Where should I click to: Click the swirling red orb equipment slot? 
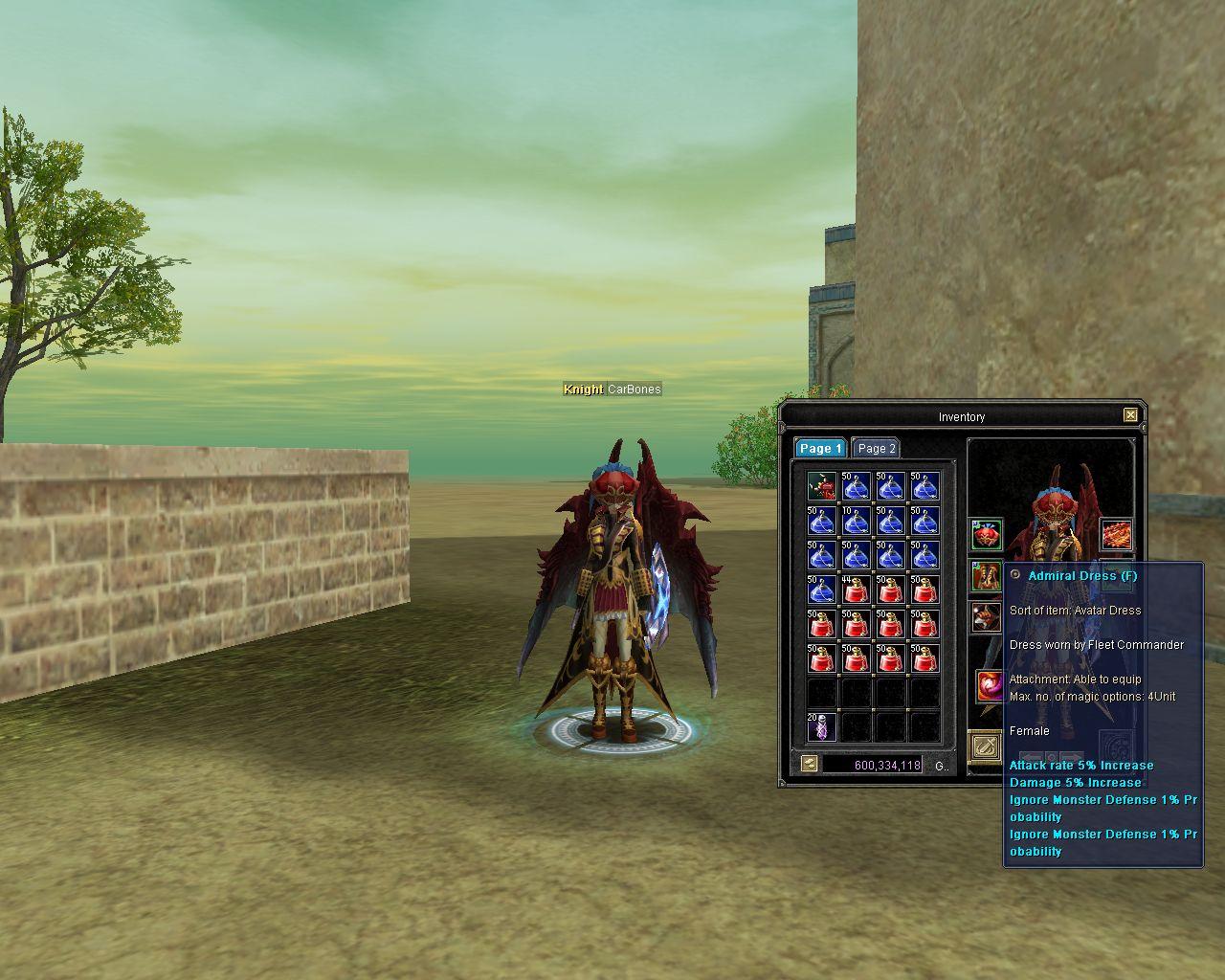(989, 685)
